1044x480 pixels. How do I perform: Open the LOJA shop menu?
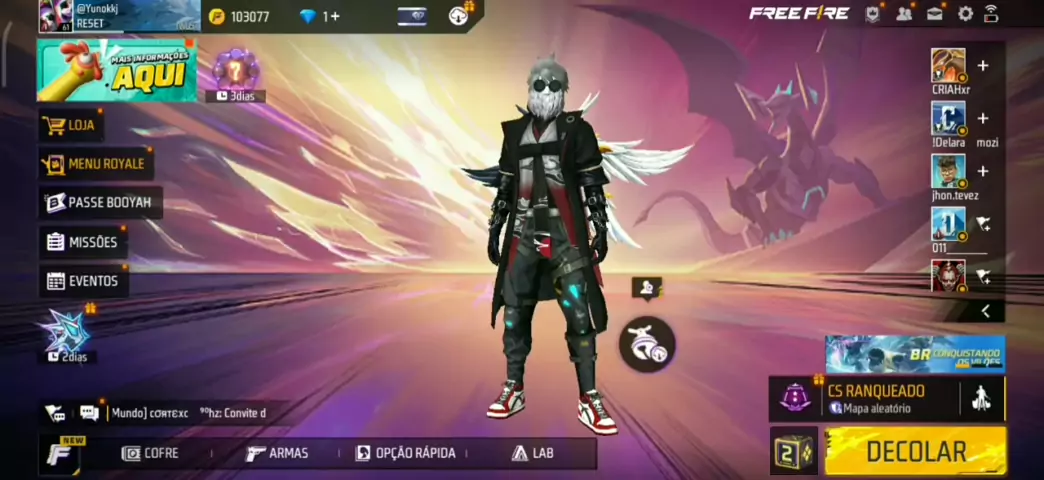coord(71,126)
